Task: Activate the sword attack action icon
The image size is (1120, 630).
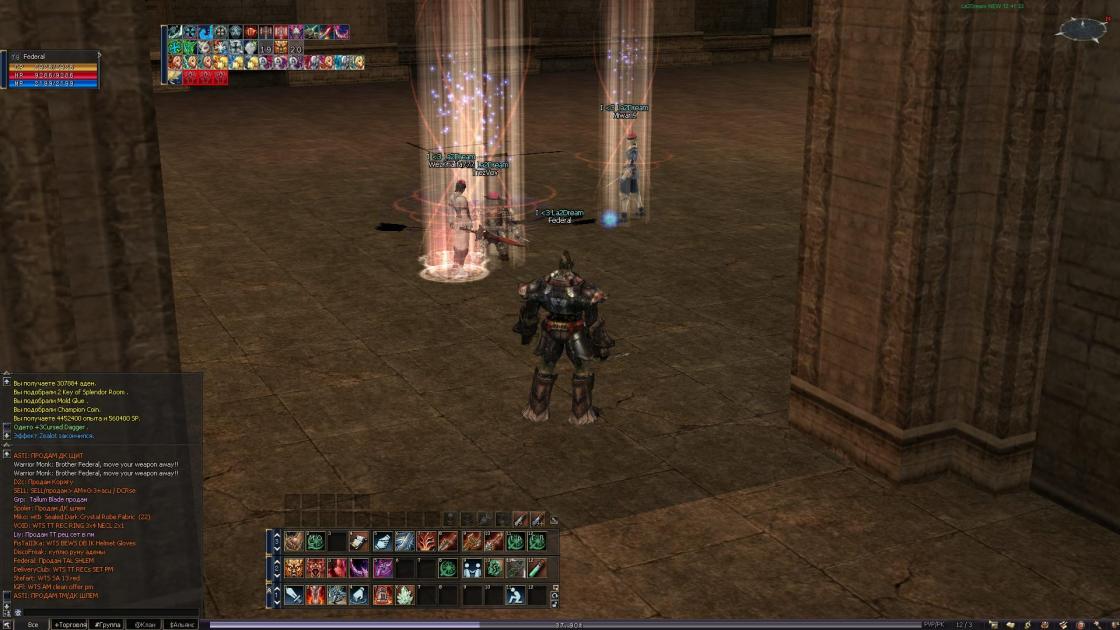Action: click(293, 595)
